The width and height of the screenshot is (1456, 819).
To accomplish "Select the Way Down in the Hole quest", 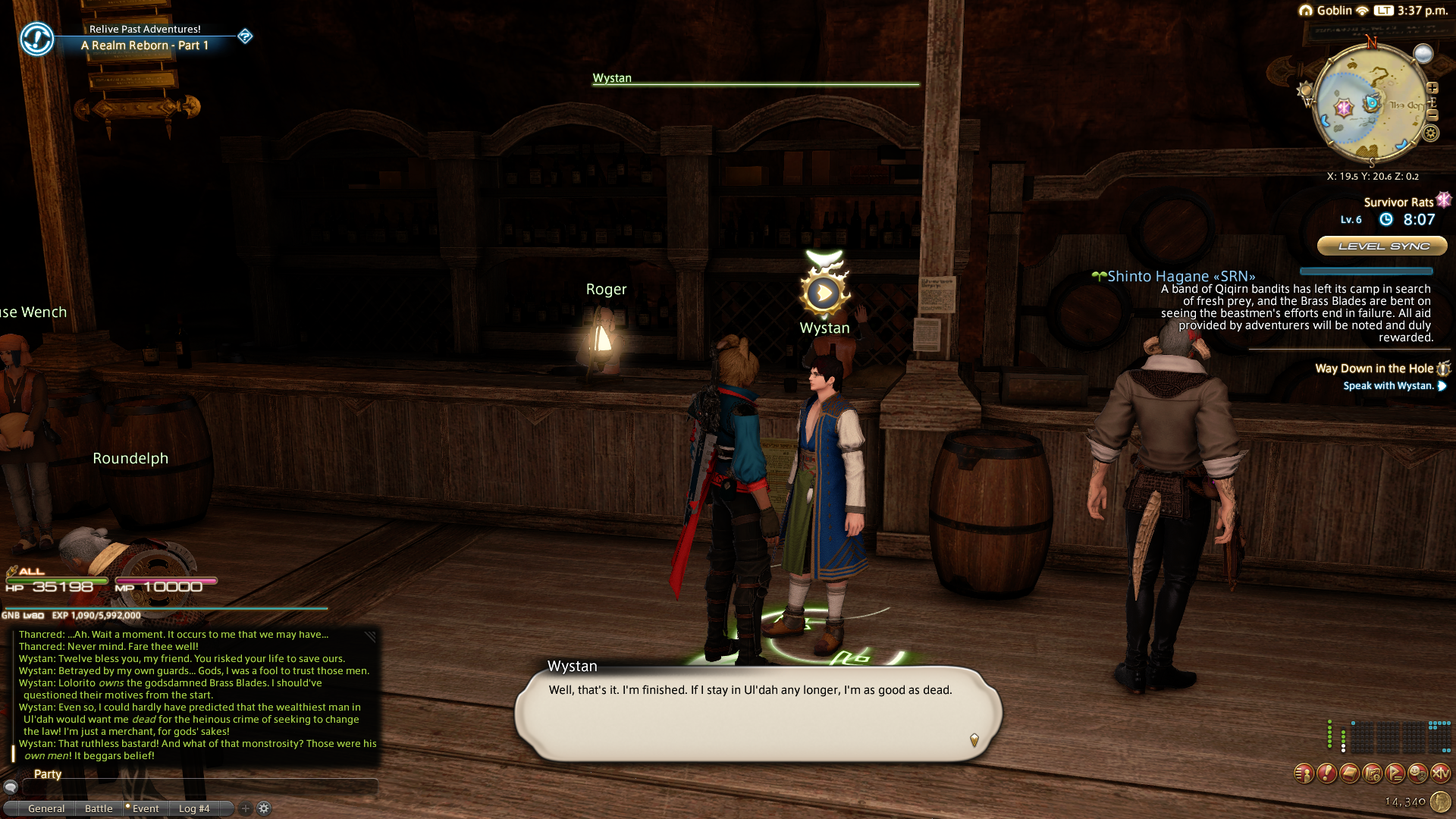I will click(1373, 369).
